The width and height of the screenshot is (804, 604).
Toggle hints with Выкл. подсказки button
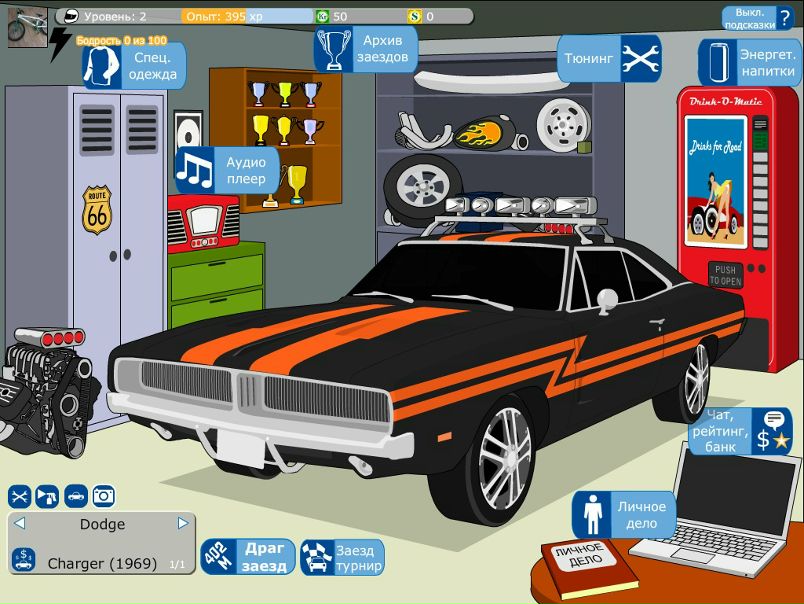(x=758, y=18)
